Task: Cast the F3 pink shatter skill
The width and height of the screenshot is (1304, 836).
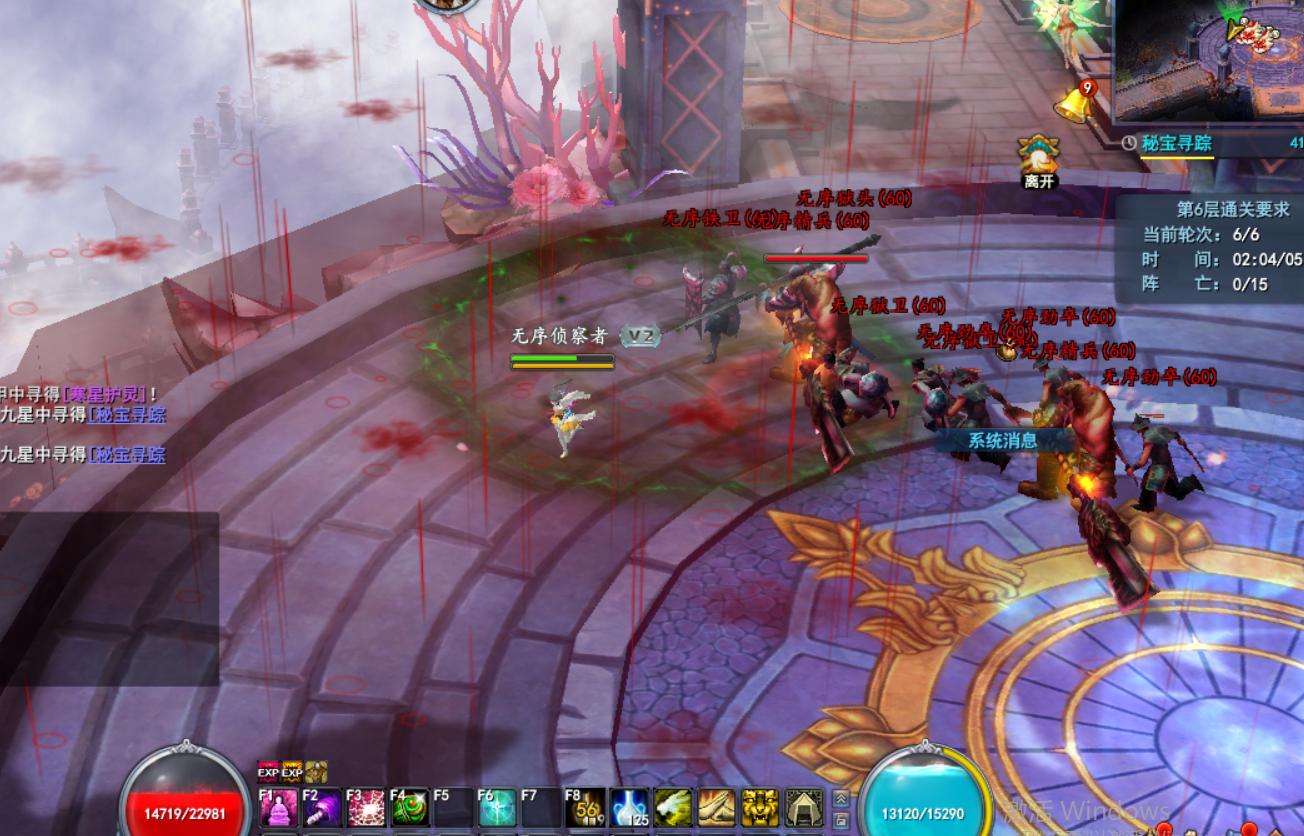Action: 366,807
